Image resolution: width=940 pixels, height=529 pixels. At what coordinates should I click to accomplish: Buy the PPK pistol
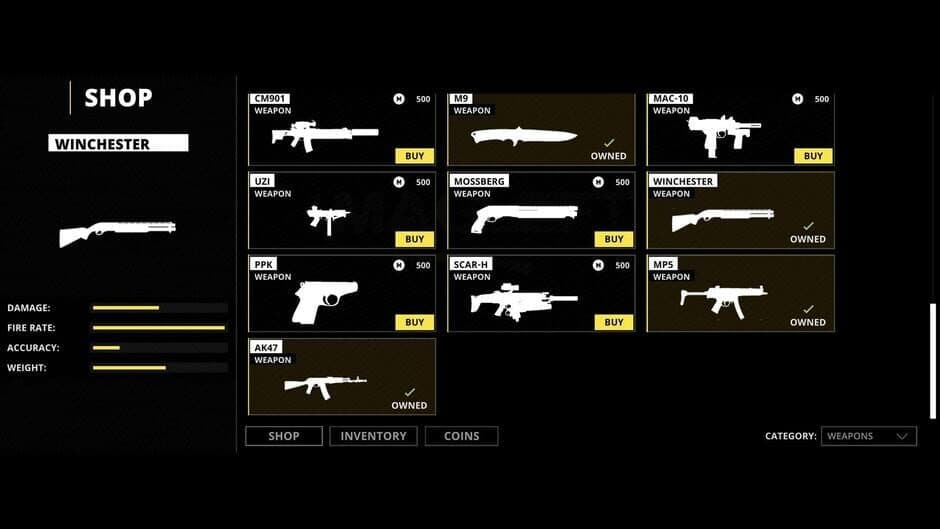(414, 322)
